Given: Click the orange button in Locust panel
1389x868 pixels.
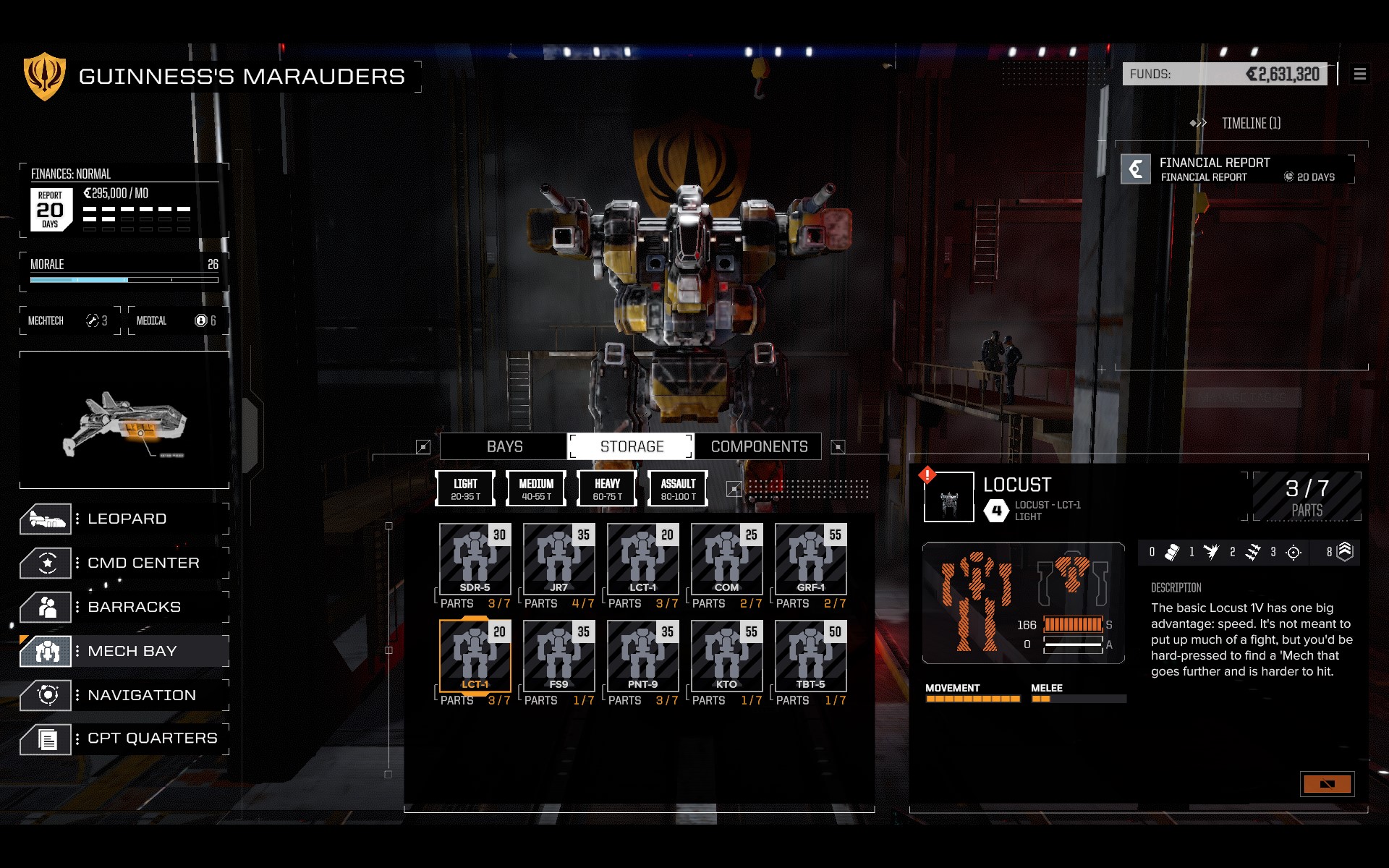Looking at the screenshot, I should coord(1327,784).
